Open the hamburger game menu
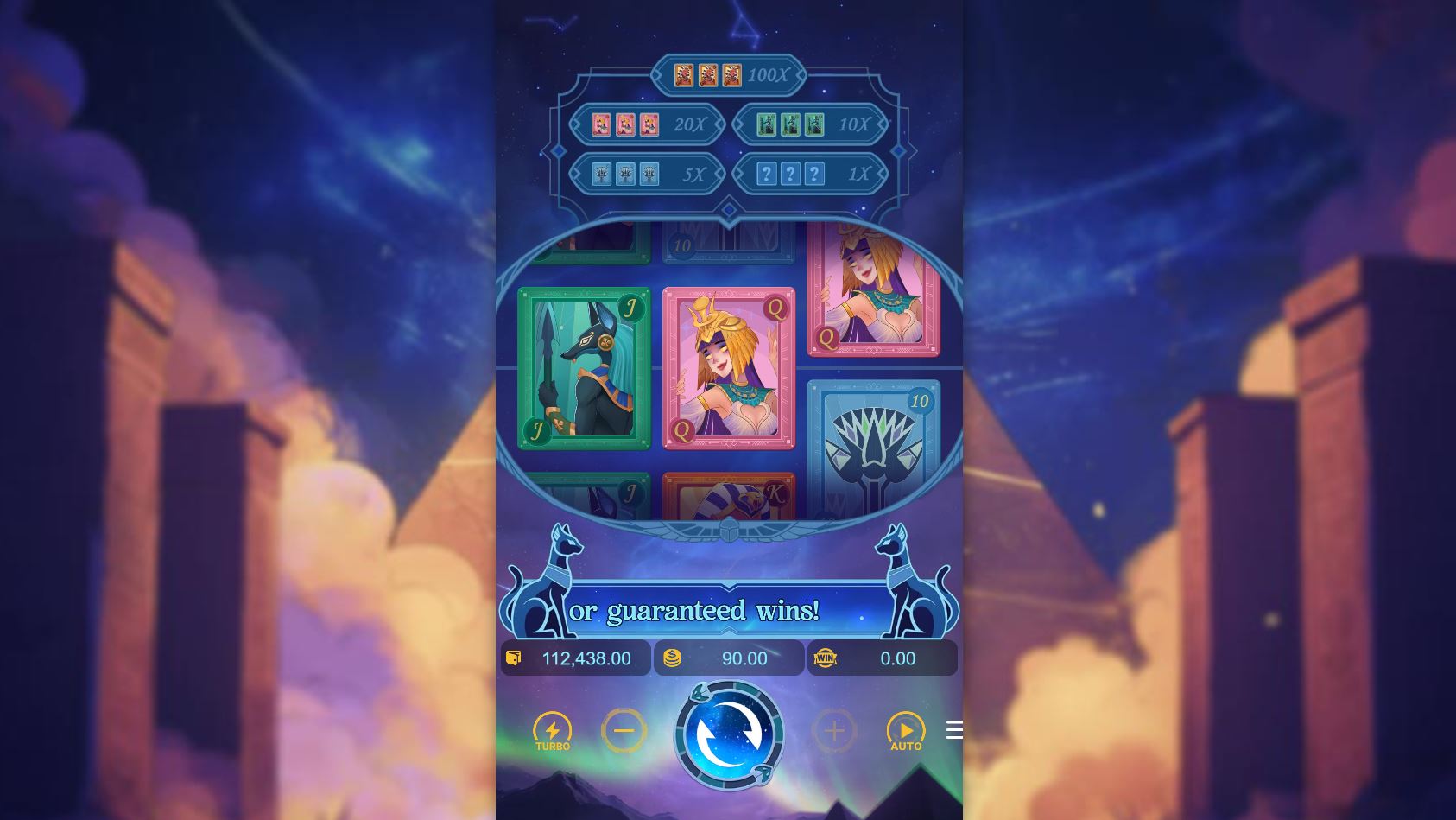 (x=953, y=730)
